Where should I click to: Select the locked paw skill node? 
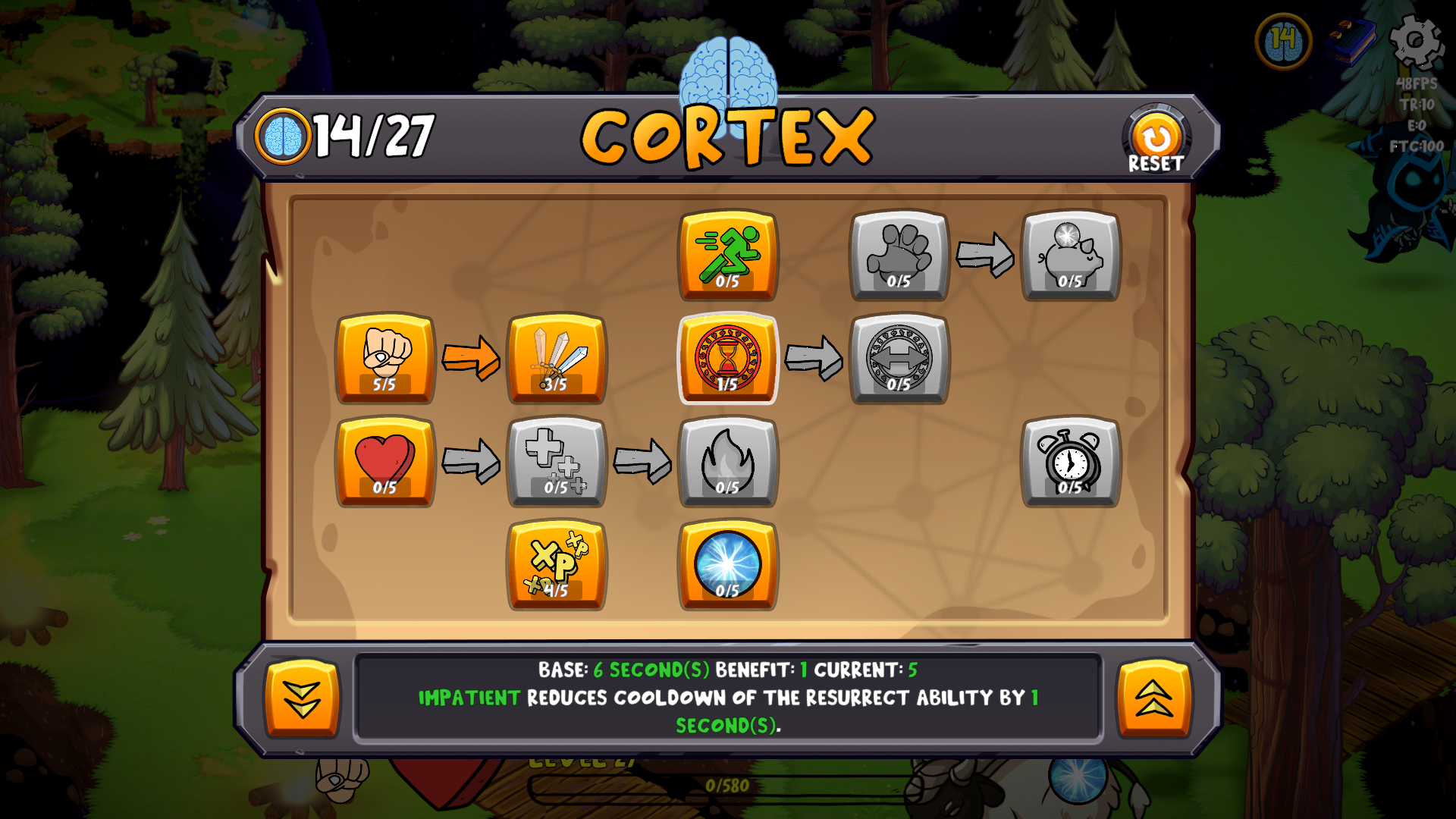[899, 255]
